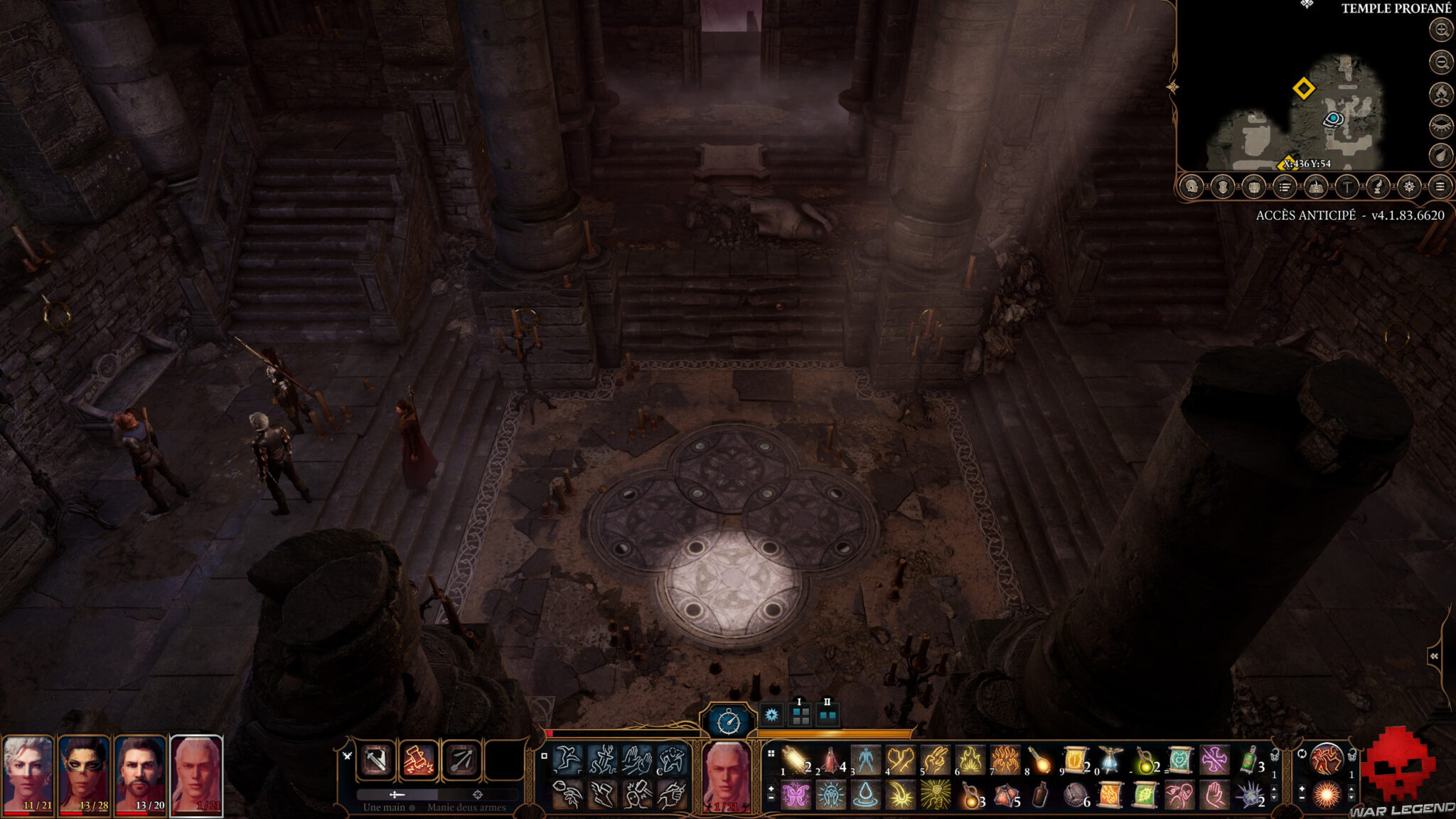Viewport: 1456px width, 819px height.
Task: Toggle the opportunity attack reaction icon
Action: point(1327,759)
